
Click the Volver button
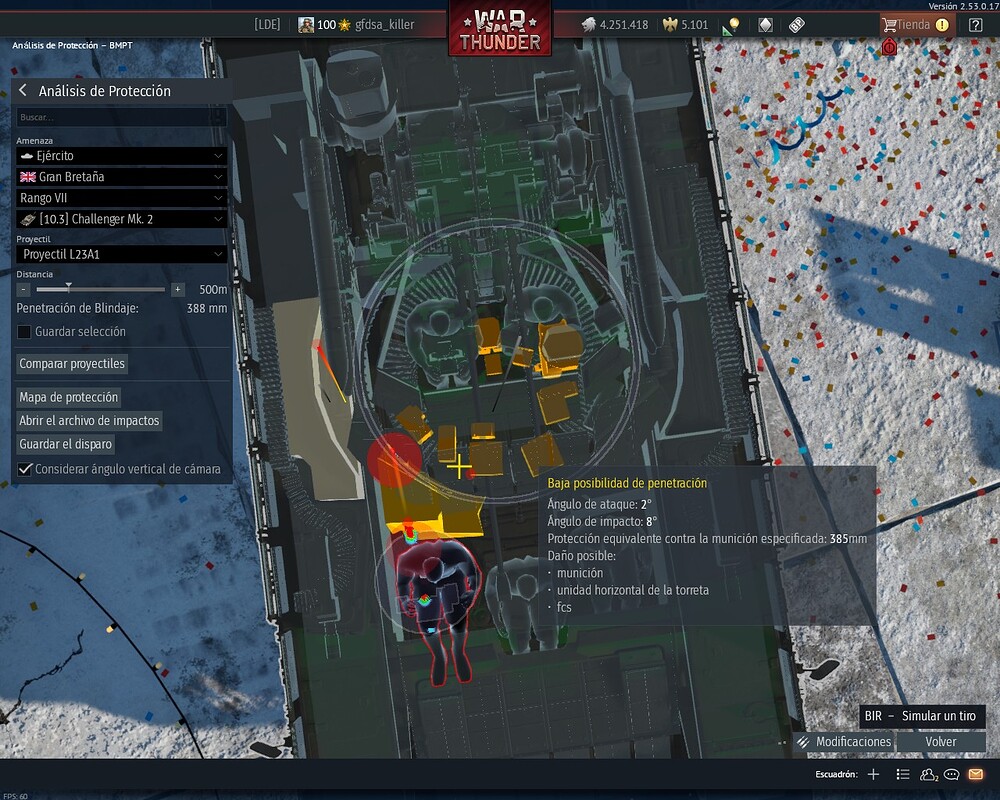click(x=941, y=742)
